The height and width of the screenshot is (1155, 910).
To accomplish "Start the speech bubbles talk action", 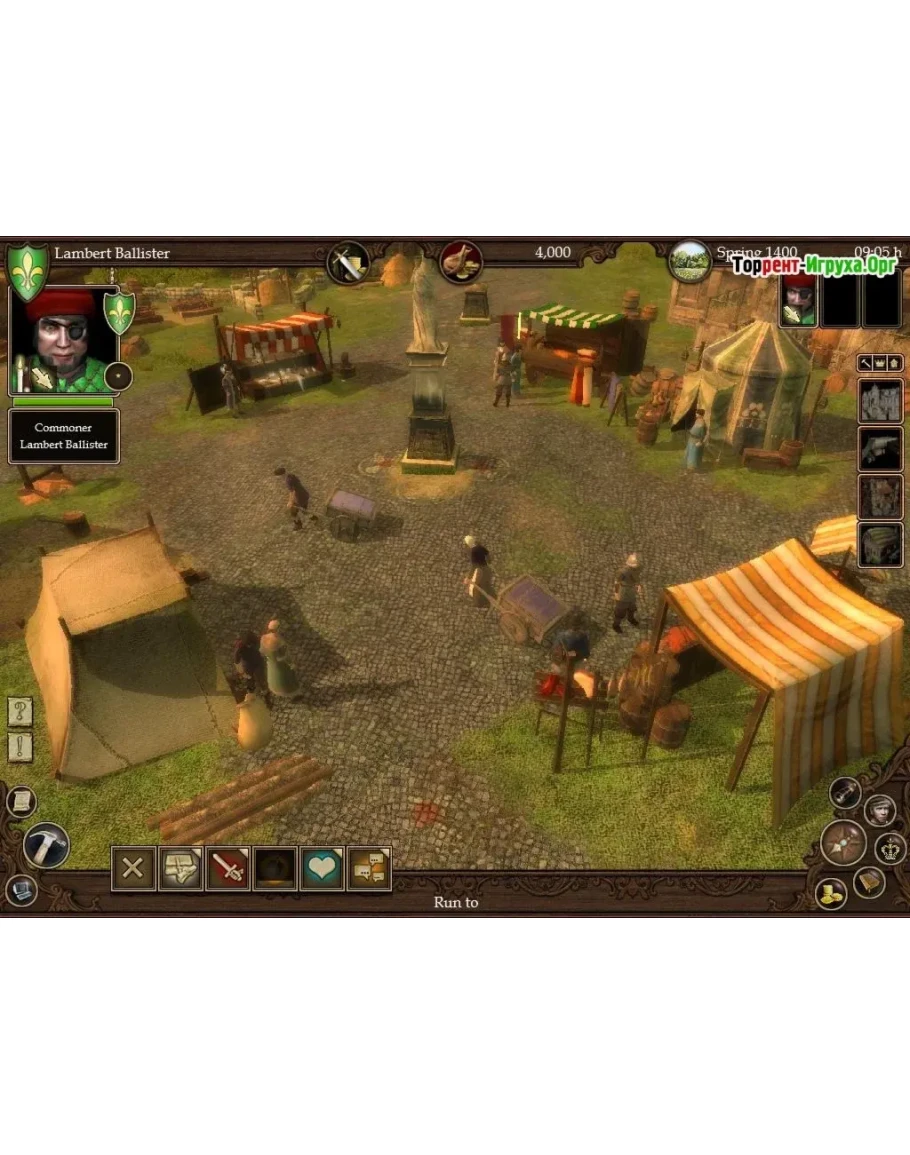I will tap(369, 868).
